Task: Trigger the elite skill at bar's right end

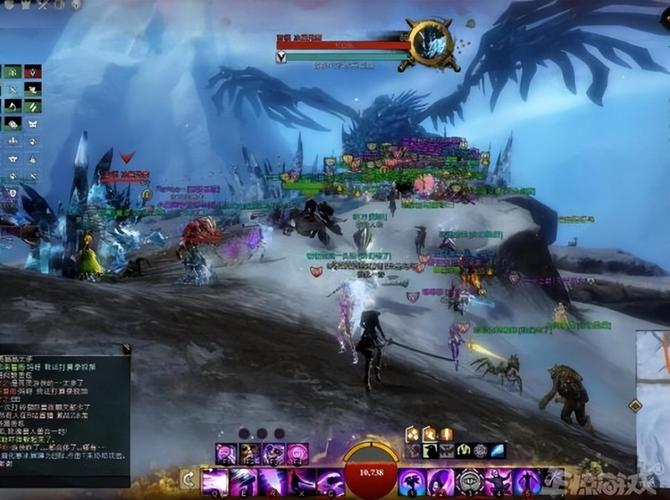Action: tap(526, 481)
